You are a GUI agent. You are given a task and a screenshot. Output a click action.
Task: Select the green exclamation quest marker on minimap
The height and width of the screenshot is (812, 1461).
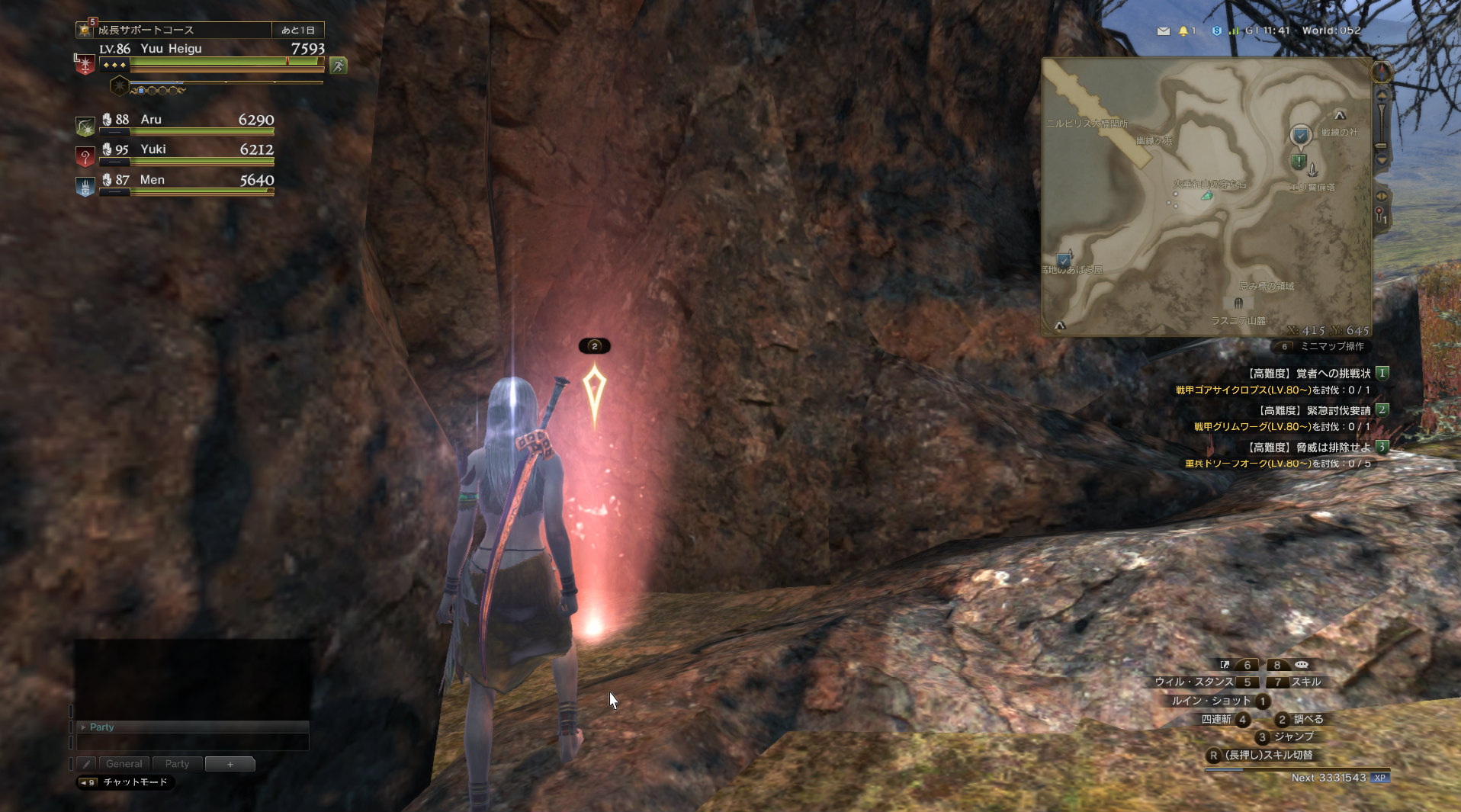tap(1298, 162)
